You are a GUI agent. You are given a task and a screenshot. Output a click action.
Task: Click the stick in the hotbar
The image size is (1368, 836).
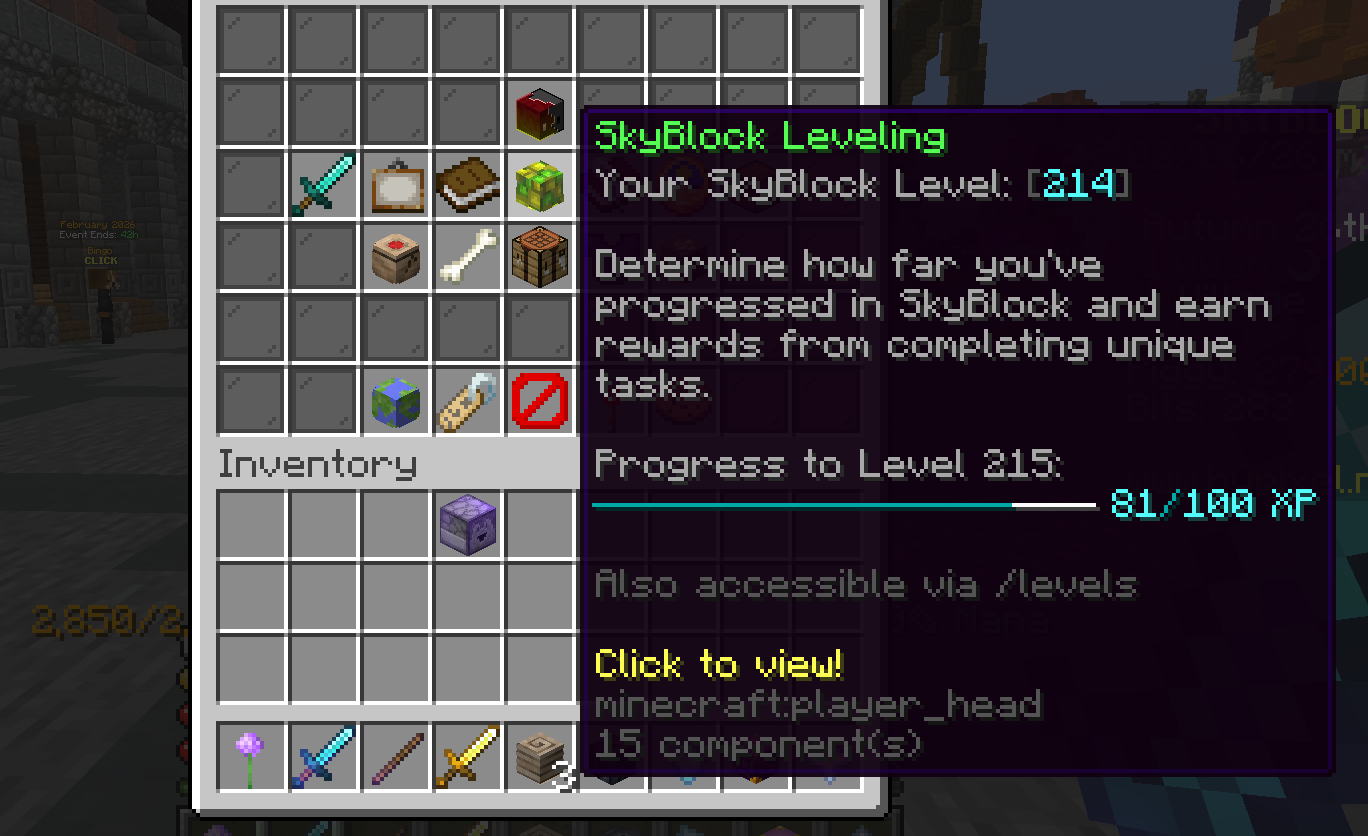tap(395, 758)
